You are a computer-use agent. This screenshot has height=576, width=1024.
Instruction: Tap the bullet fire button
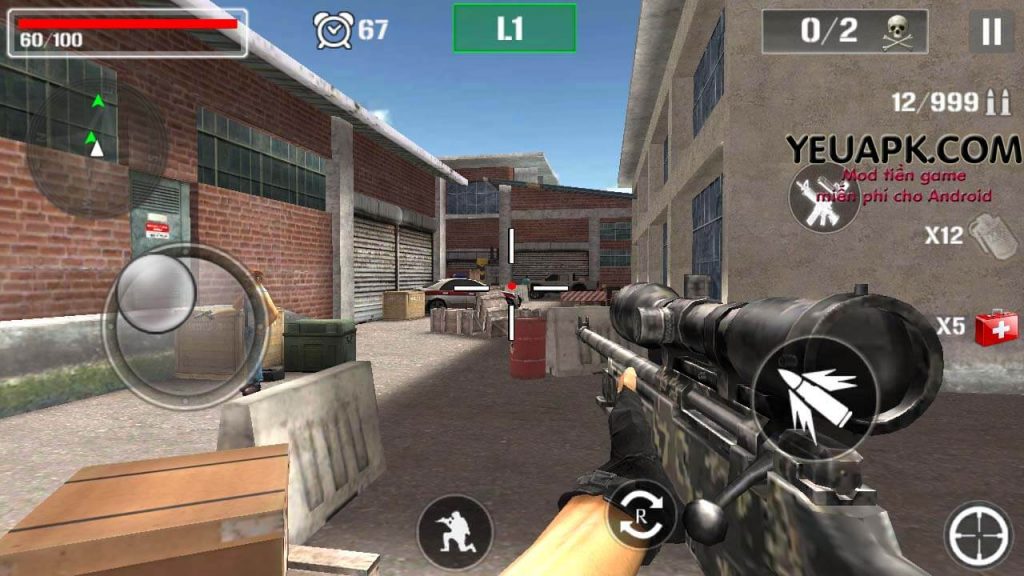[x=814, y=398]
